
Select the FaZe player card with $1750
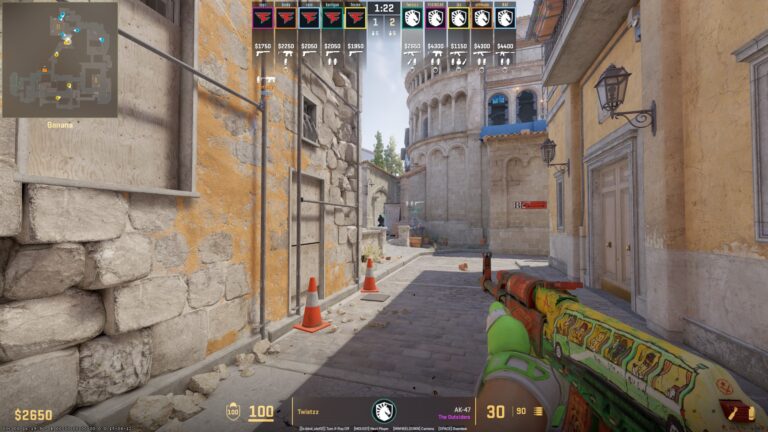(263, 18)
